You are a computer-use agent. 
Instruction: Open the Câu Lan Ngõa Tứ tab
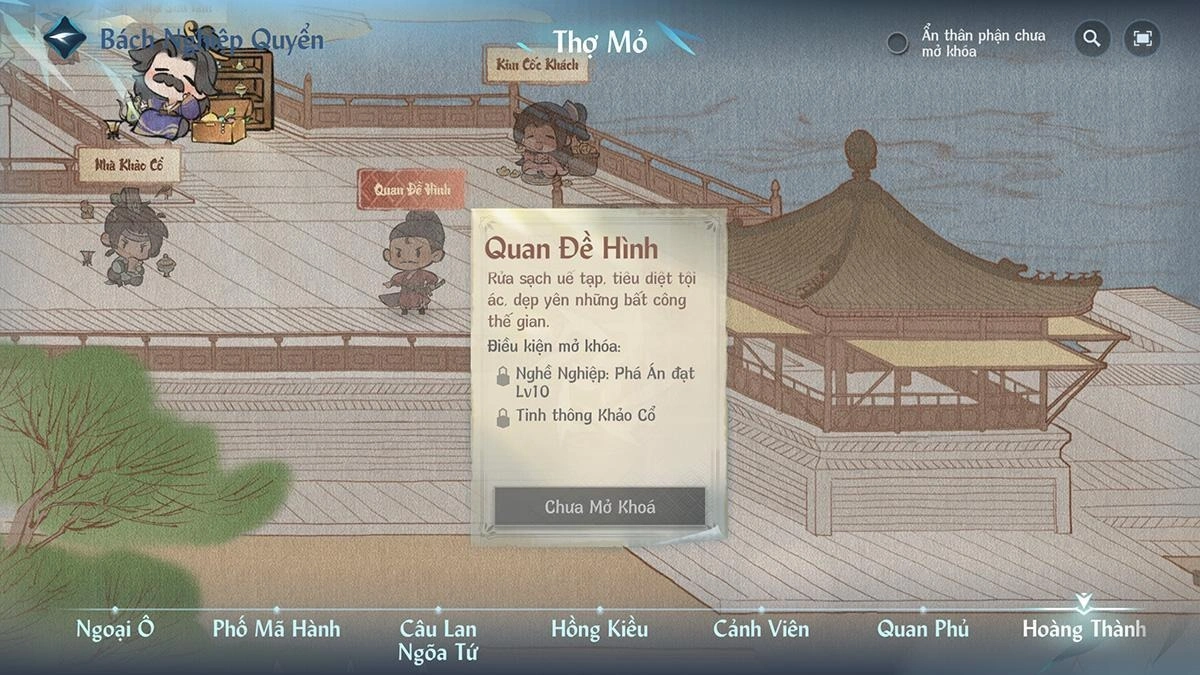(x=438, y=640)
